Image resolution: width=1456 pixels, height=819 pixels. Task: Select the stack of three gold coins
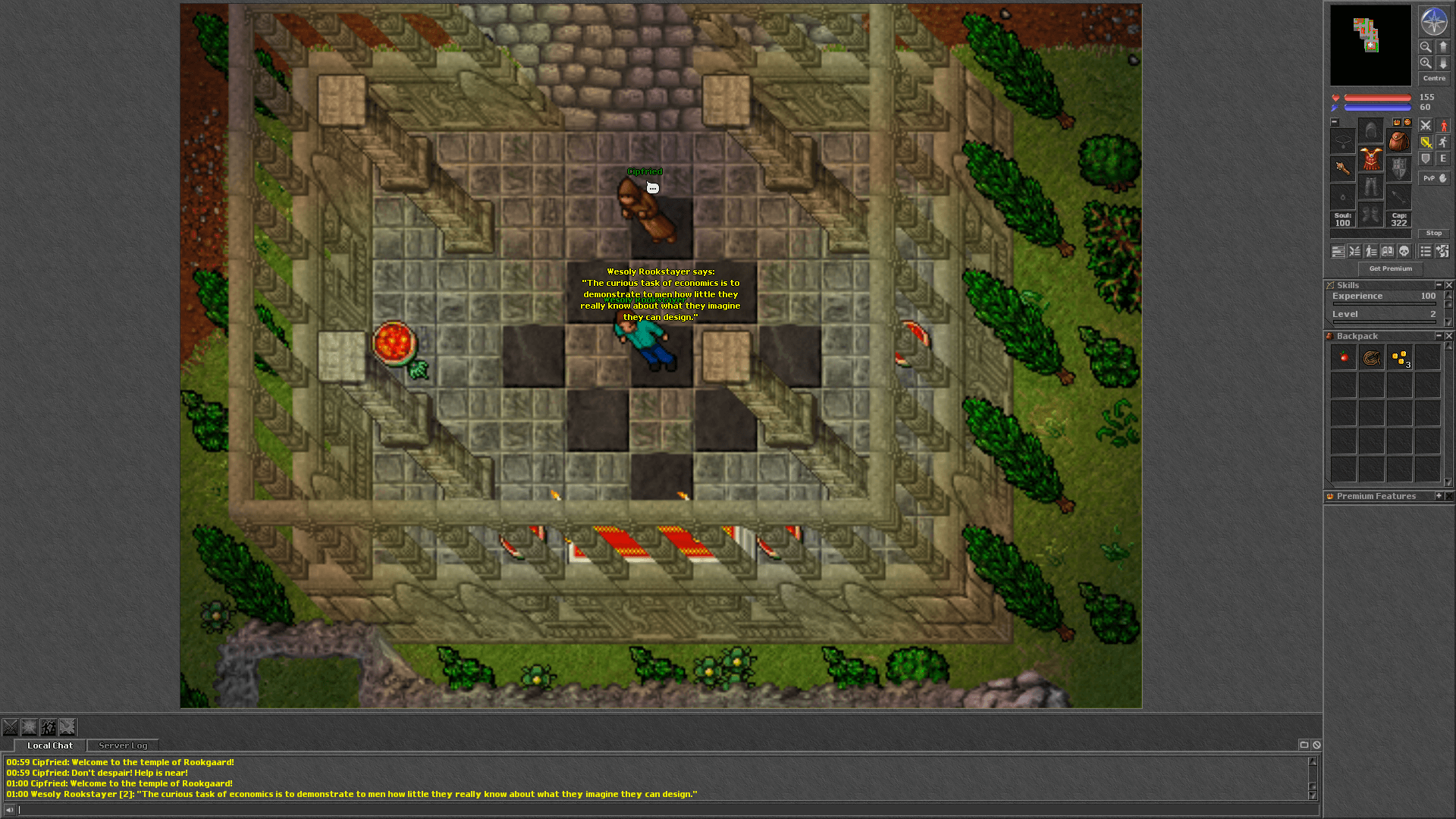1400,357
